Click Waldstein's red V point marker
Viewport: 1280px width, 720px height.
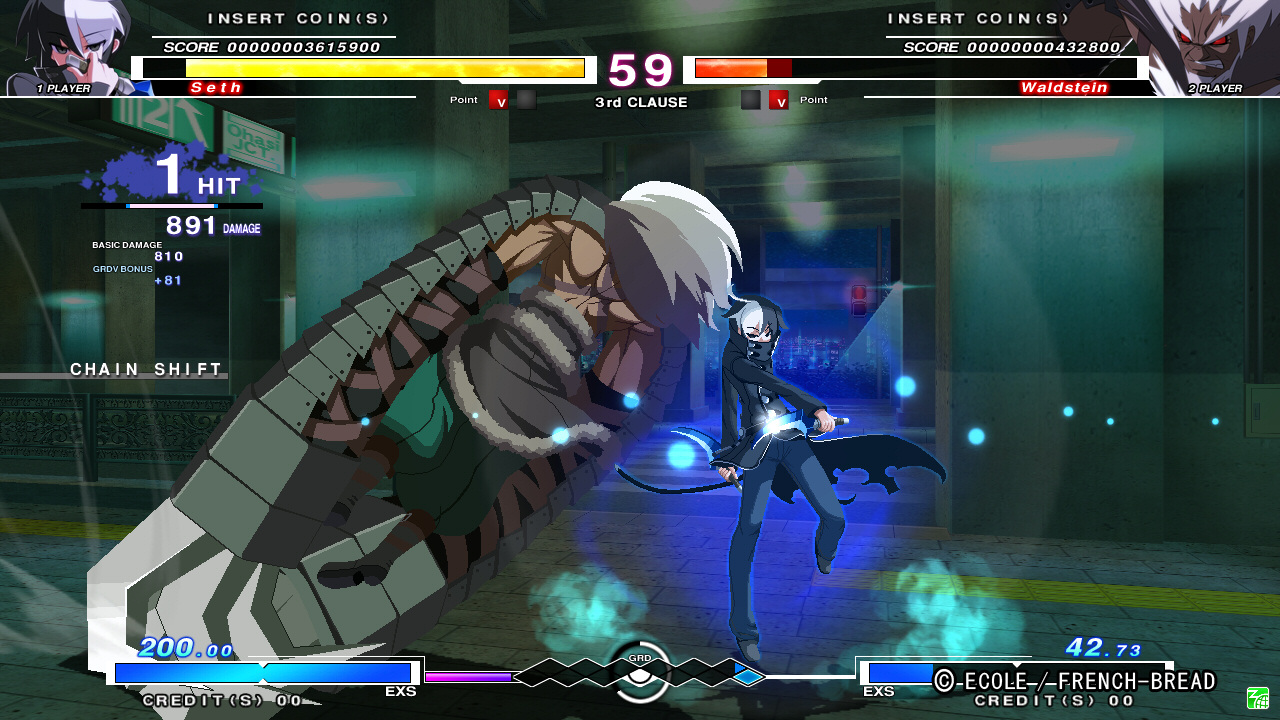click(x=779, y=100)
